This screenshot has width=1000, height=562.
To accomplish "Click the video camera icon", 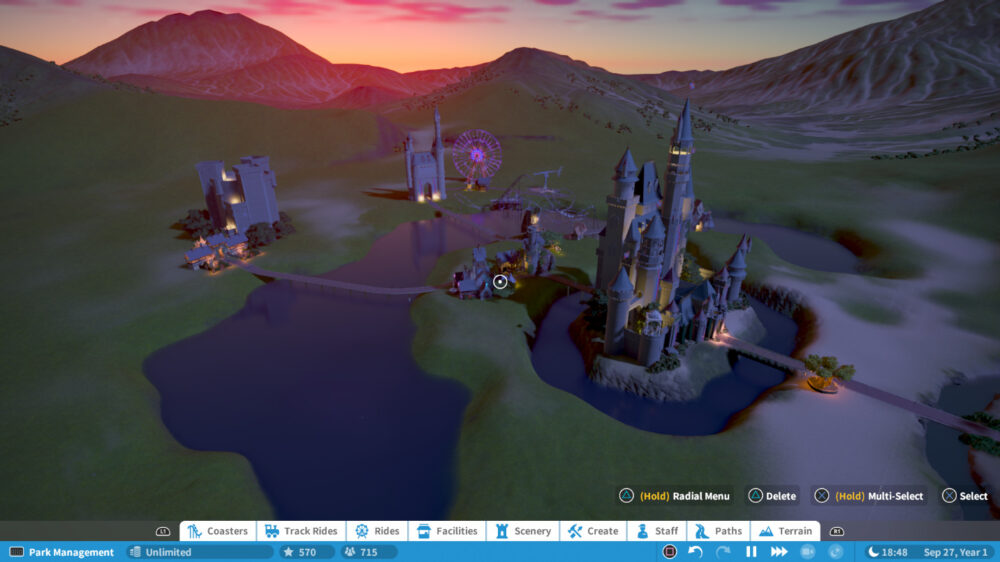I will pyautogui.click(x=808, y=552).
